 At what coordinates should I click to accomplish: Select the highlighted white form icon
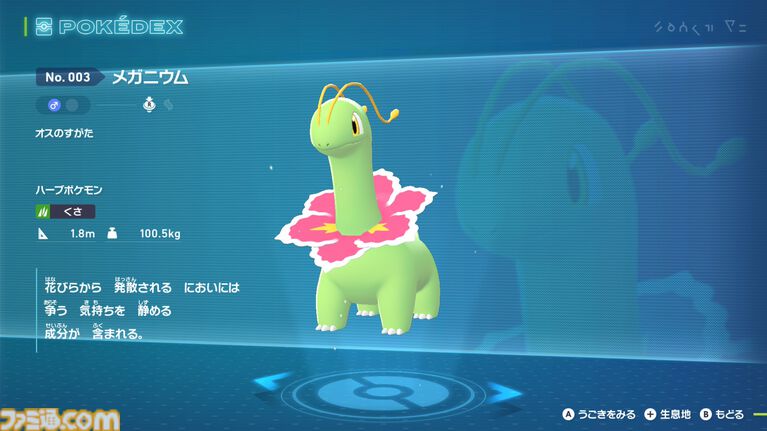(149, 104)
